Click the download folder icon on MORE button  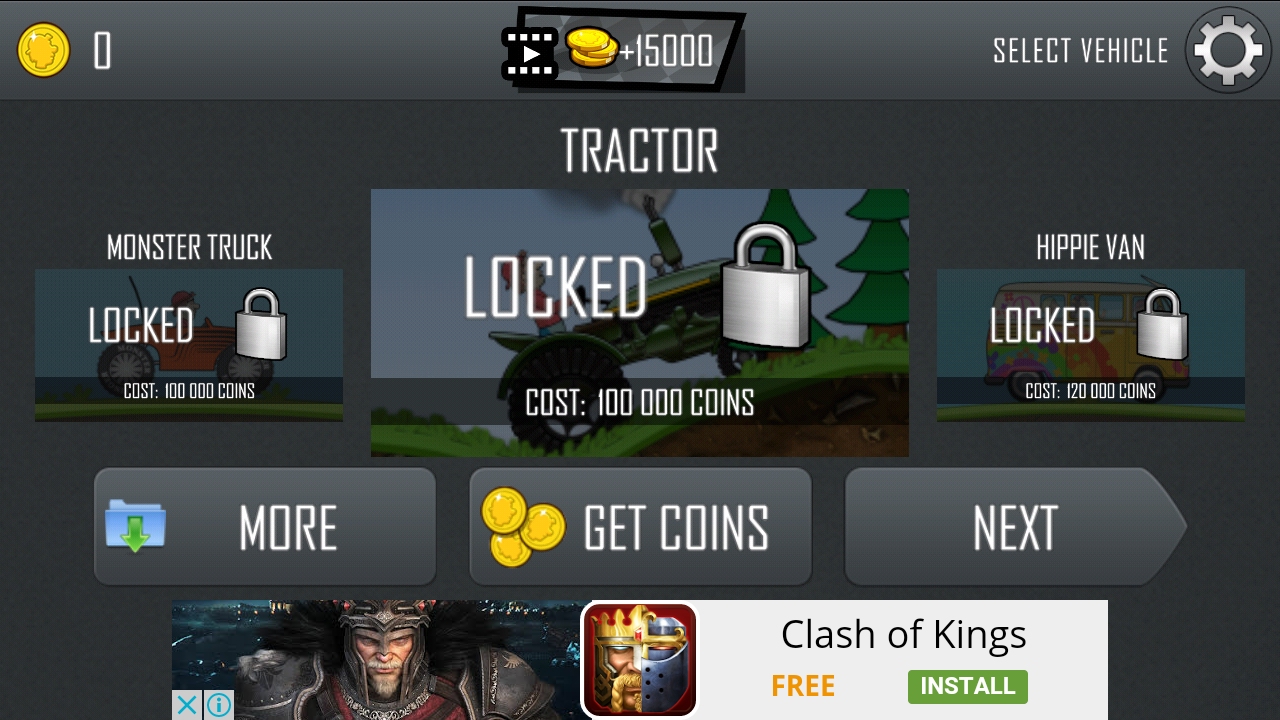coord(135,526)
